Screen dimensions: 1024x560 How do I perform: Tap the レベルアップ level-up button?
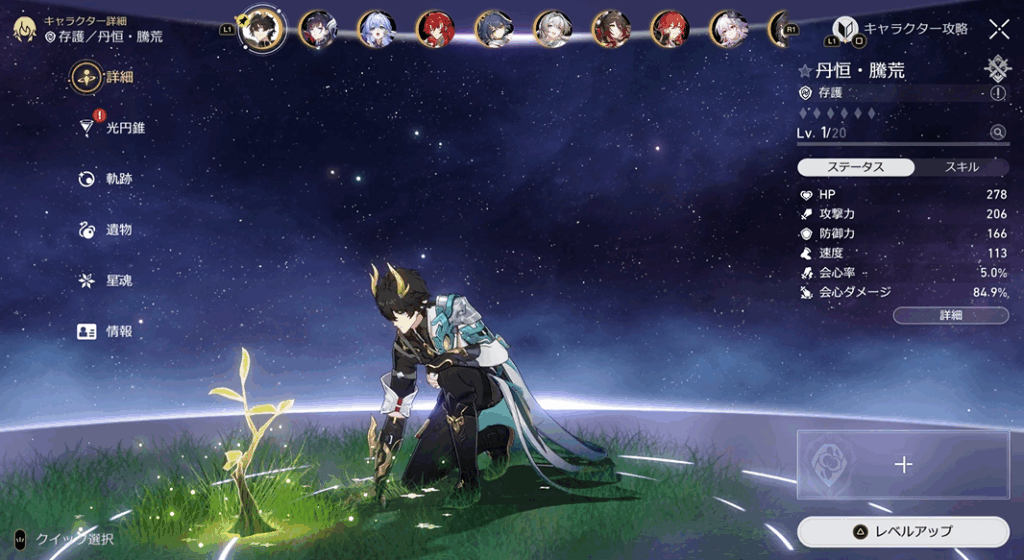pyautogui.click(x=903, y=531)
